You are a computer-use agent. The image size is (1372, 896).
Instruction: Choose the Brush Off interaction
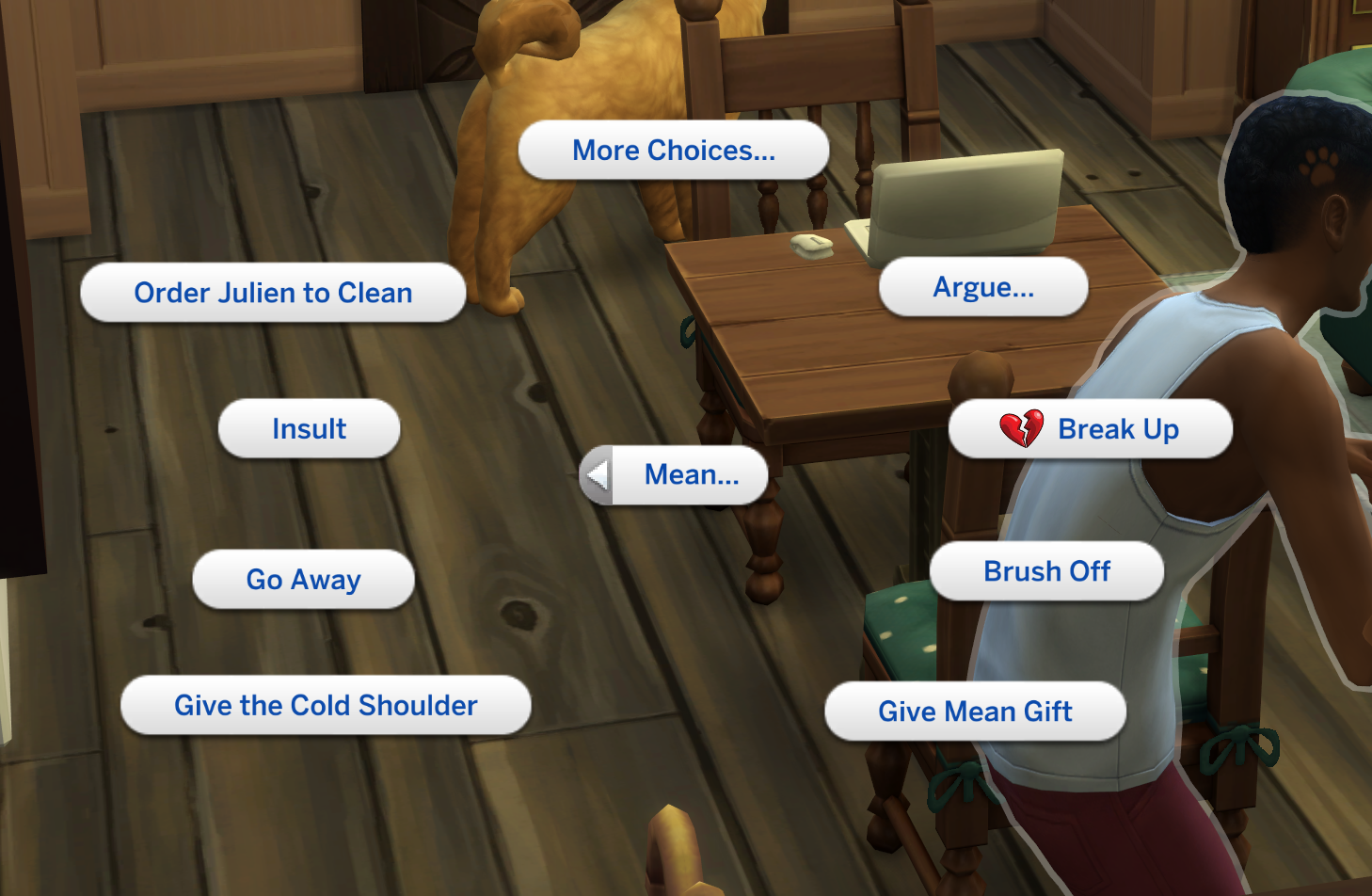tap(1046, 571)
